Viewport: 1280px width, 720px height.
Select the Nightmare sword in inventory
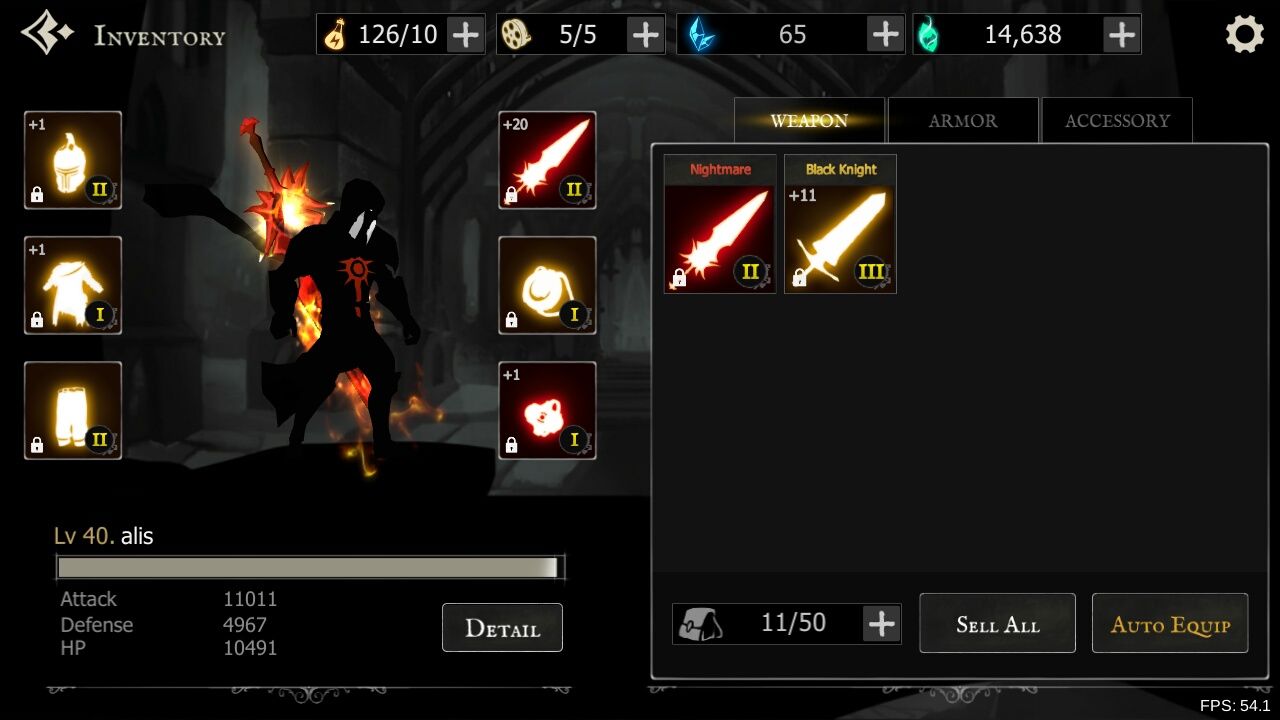tap(720, 225)
